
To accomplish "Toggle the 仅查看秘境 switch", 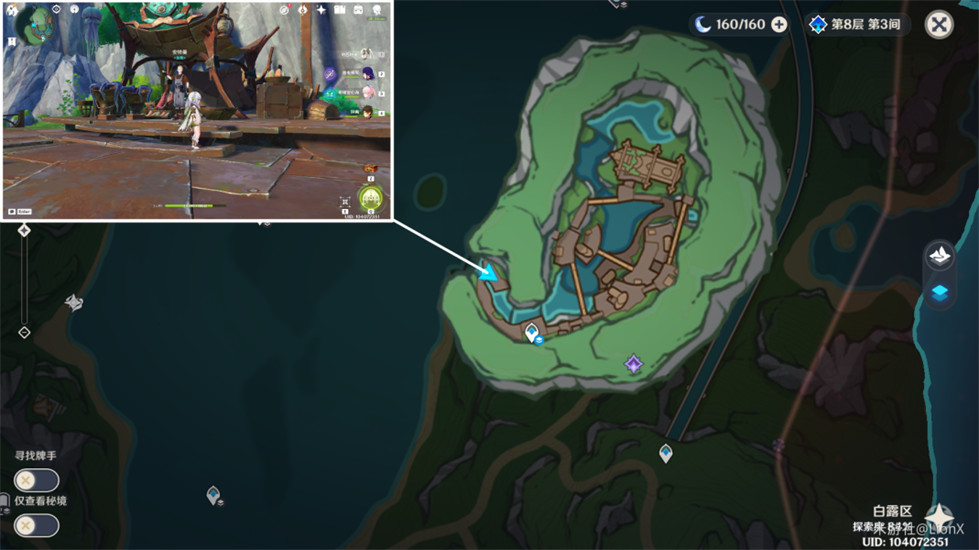I will [x=36, y=525].
